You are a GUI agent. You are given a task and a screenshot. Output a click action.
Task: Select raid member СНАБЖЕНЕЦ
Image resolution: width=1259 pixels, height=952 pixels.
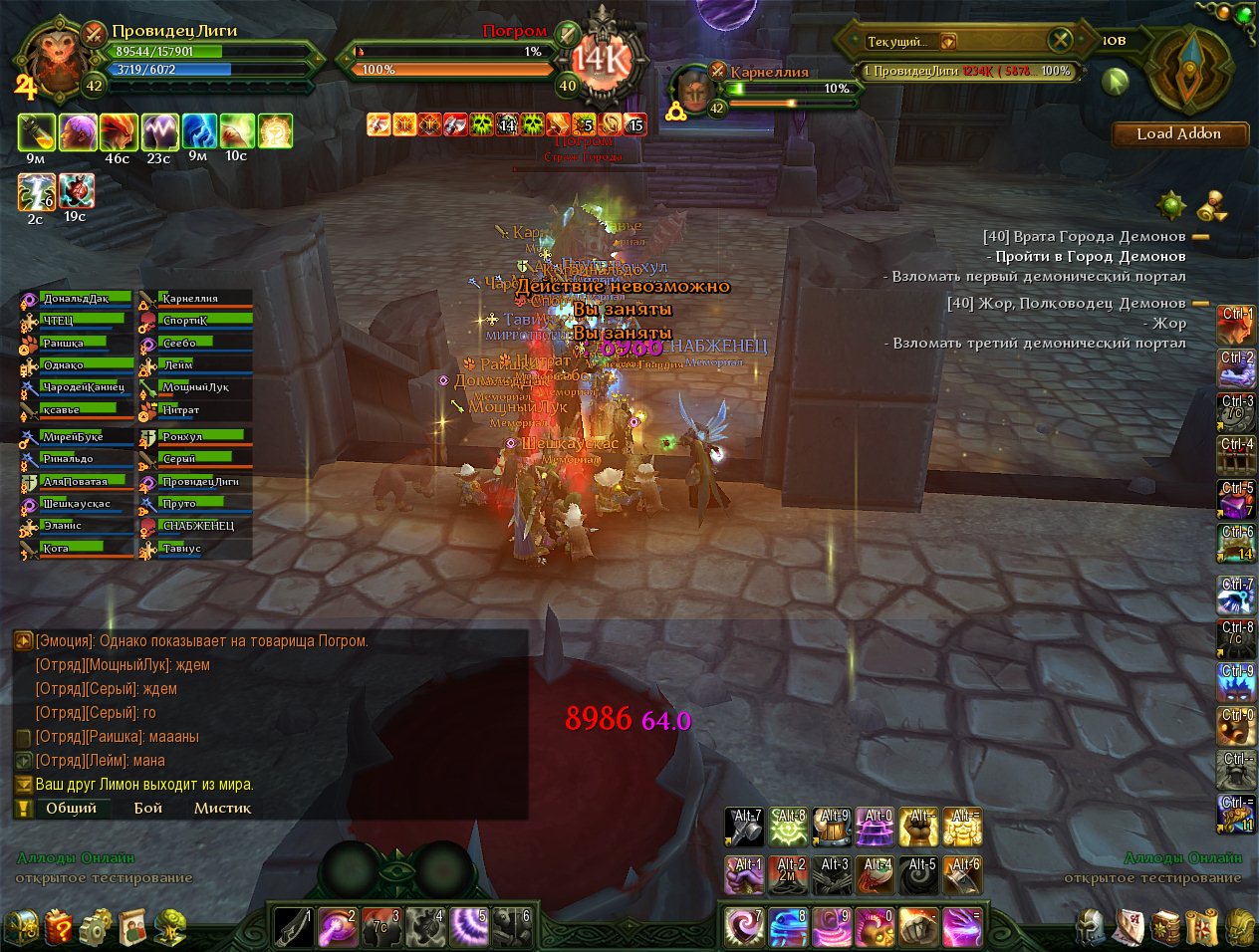tap(195, 526)
